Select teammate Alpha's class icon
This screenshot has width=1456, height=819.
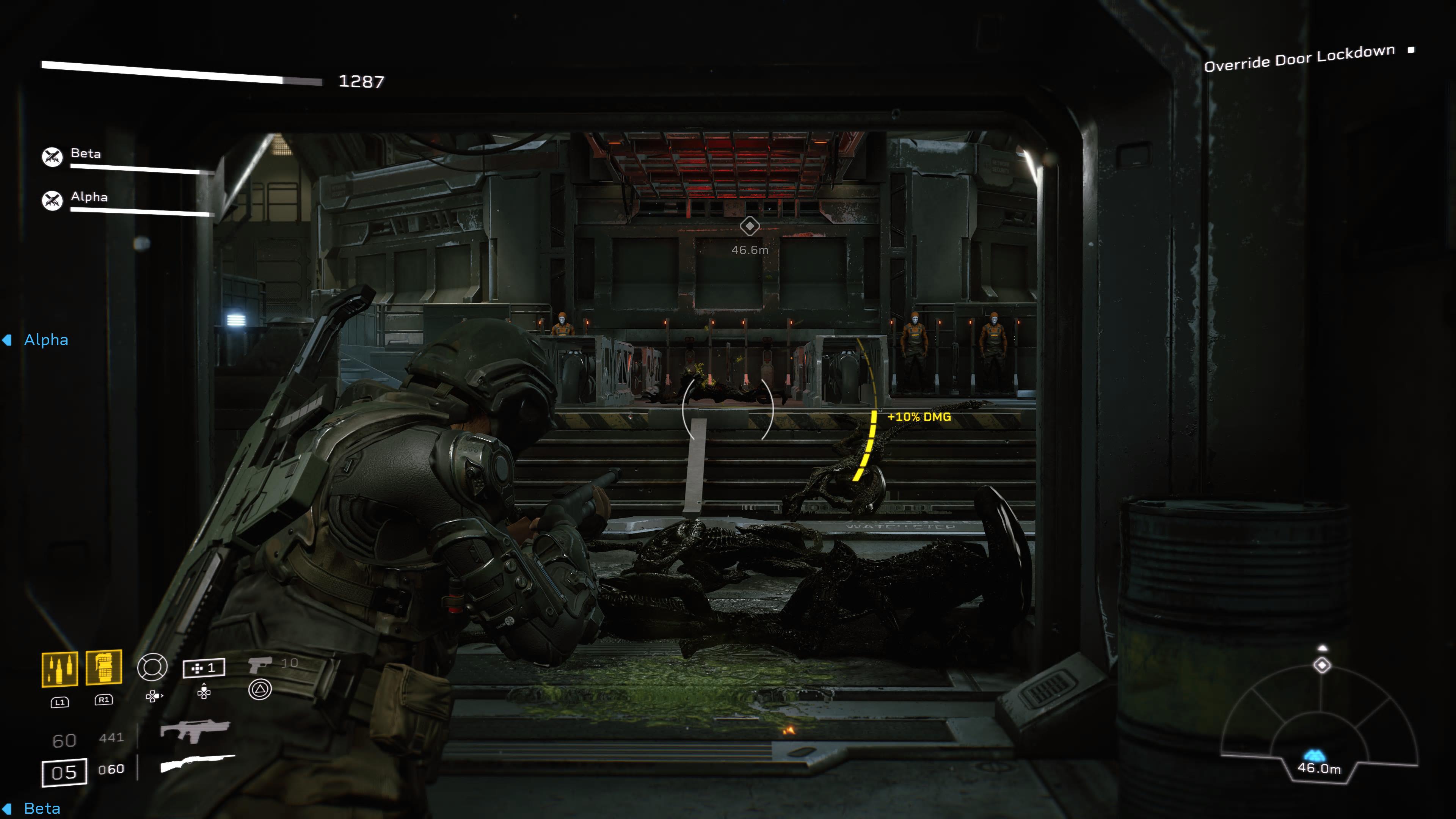(52, 200)
